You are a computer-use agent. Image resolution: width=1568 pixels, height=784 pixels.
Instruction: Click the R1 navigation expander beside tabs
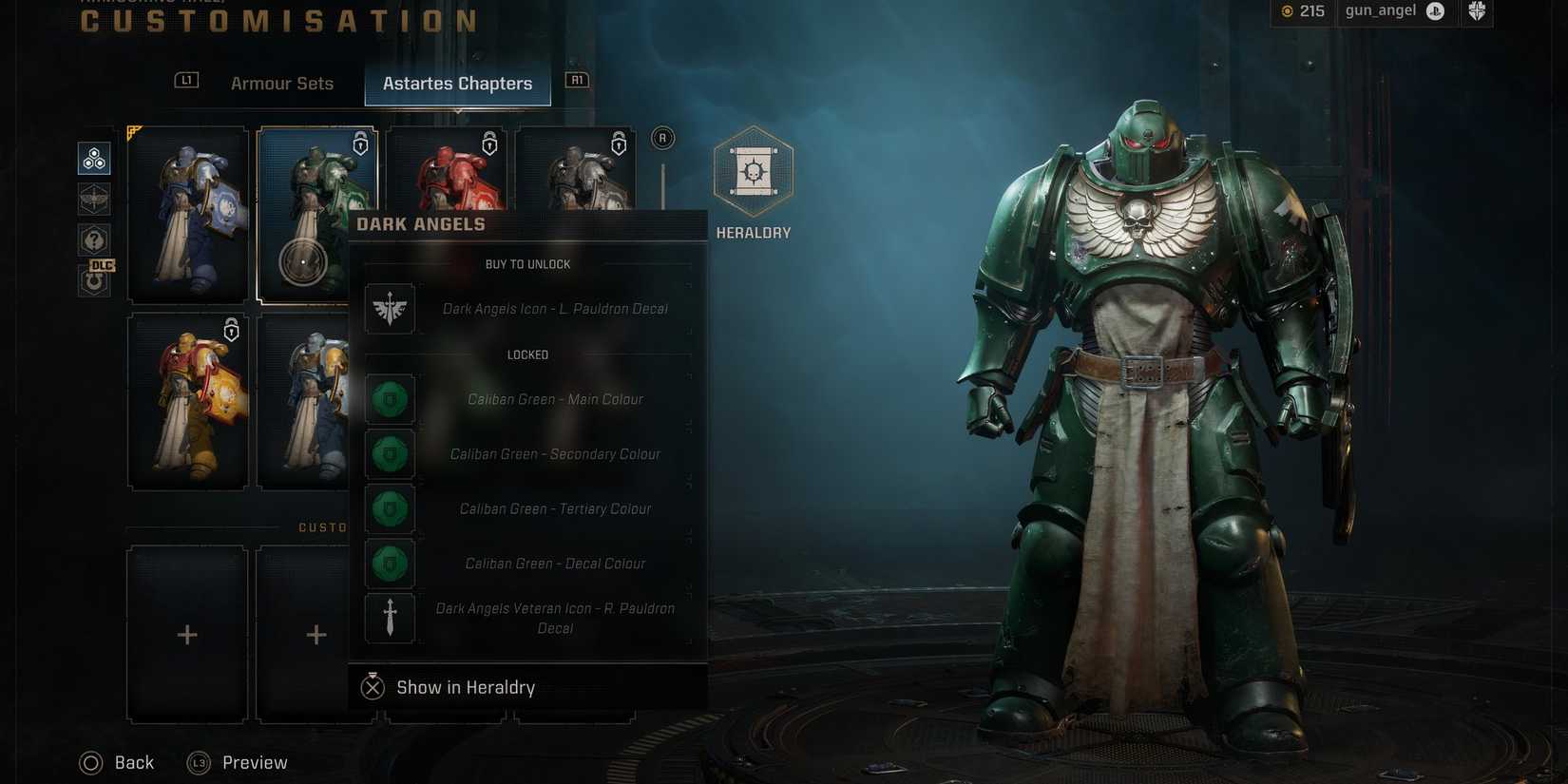pos(577,80)
